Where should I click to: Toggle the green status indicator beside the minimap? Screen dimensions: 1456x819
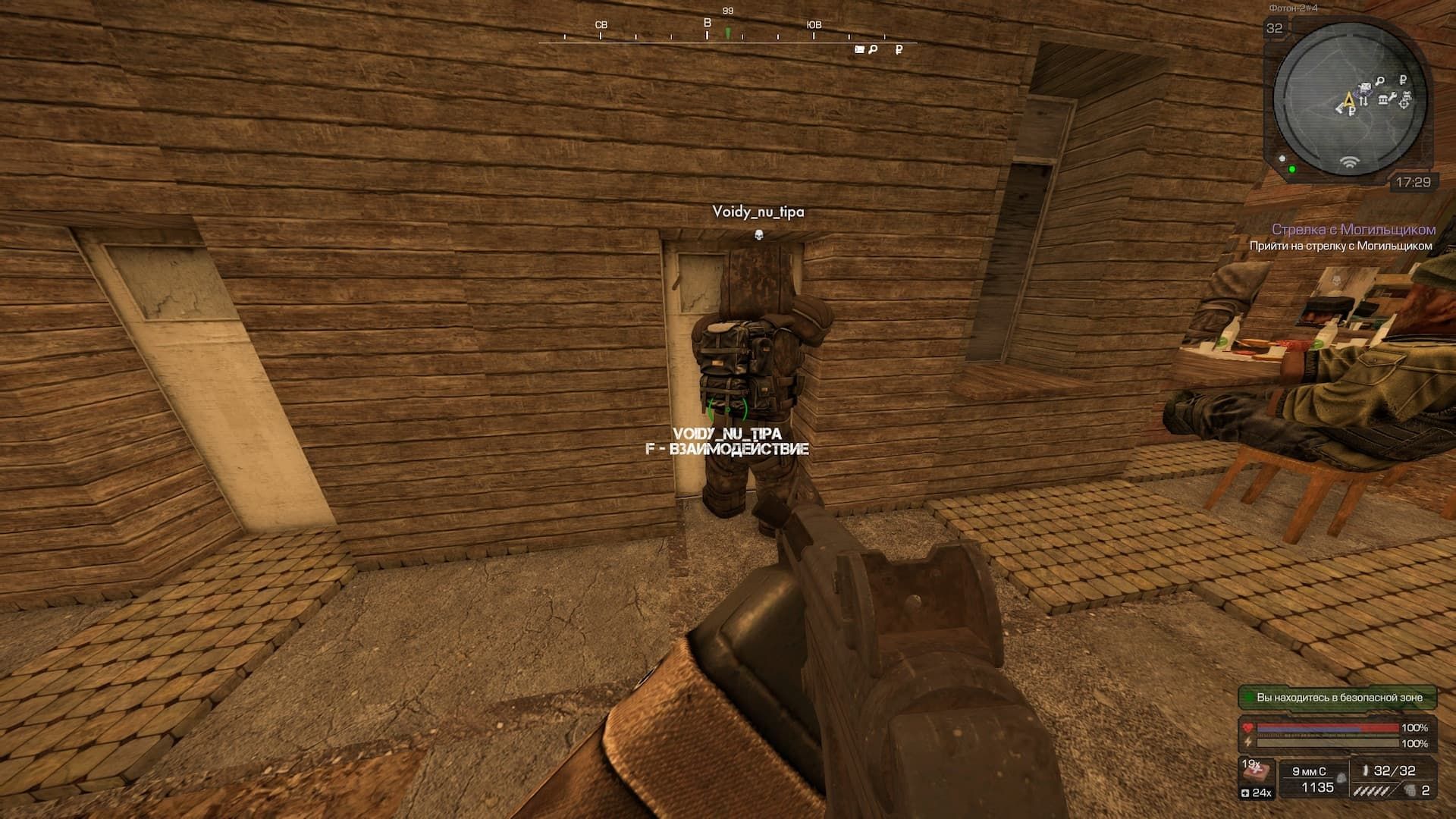[1292, 168]
